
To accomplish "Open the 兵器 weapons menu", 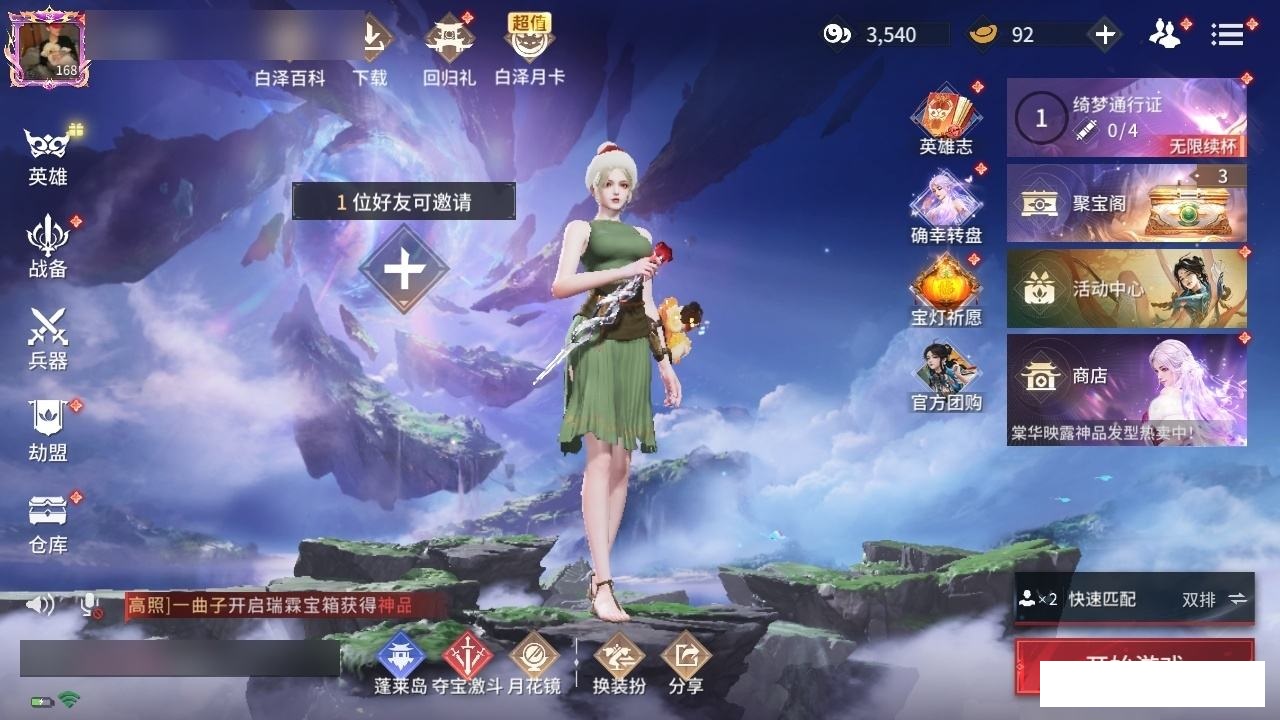I will pyautogui.click(x=47, y=338).
